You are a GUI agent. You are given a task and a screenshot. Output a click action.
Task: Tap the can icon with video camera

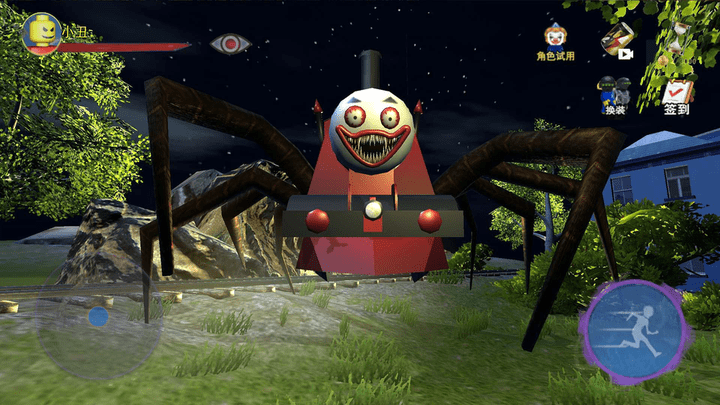[618, 40]
